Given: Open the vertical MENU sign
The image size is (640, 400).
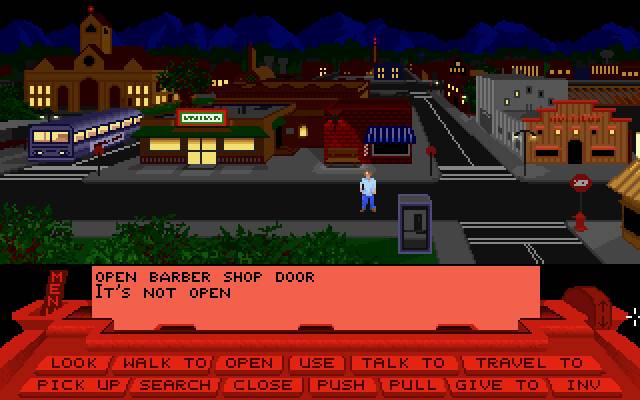Looking at the screenshot, I should (x=57, y=291).
